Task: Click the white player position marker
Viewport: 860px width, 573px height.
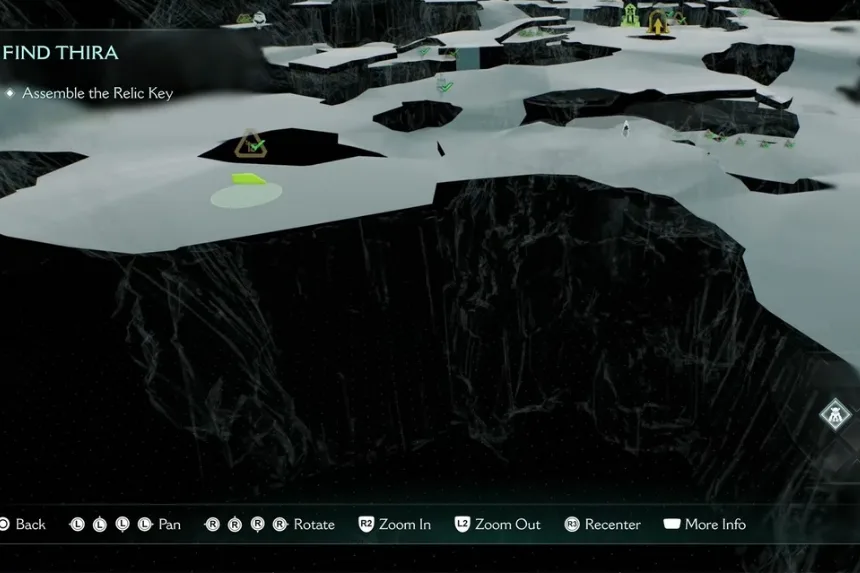Action: pyautogui.click(x=626, y=127)
